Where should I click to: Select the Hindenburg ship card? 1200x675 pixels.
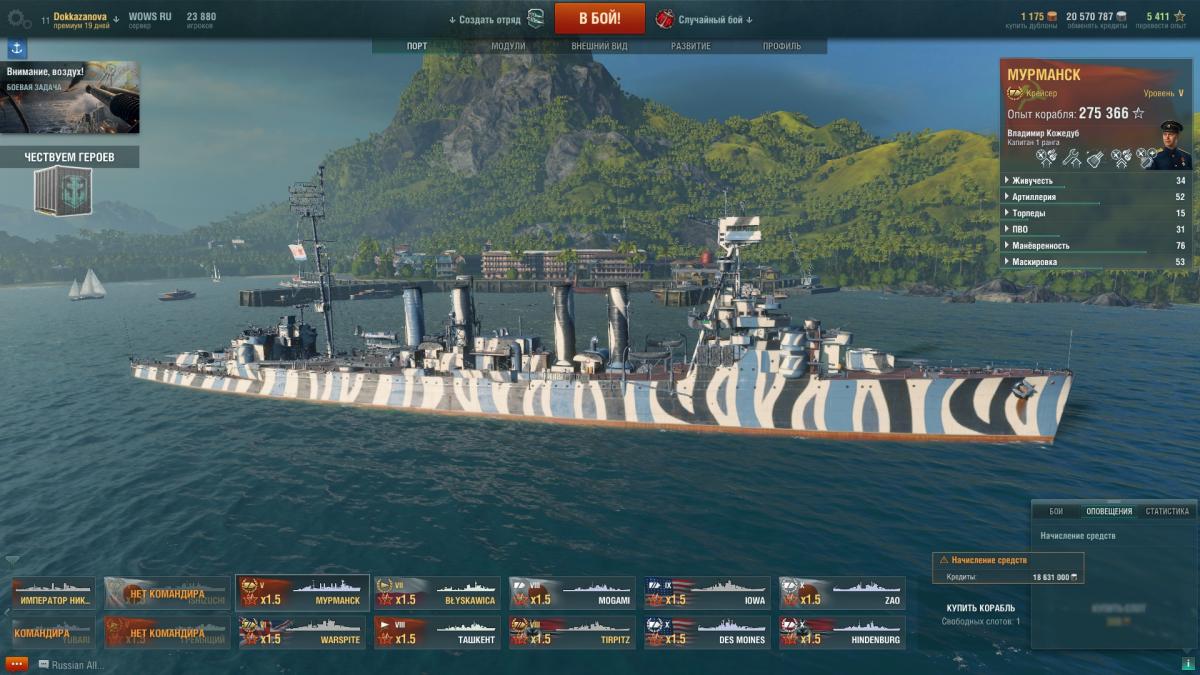click(842, 633)
